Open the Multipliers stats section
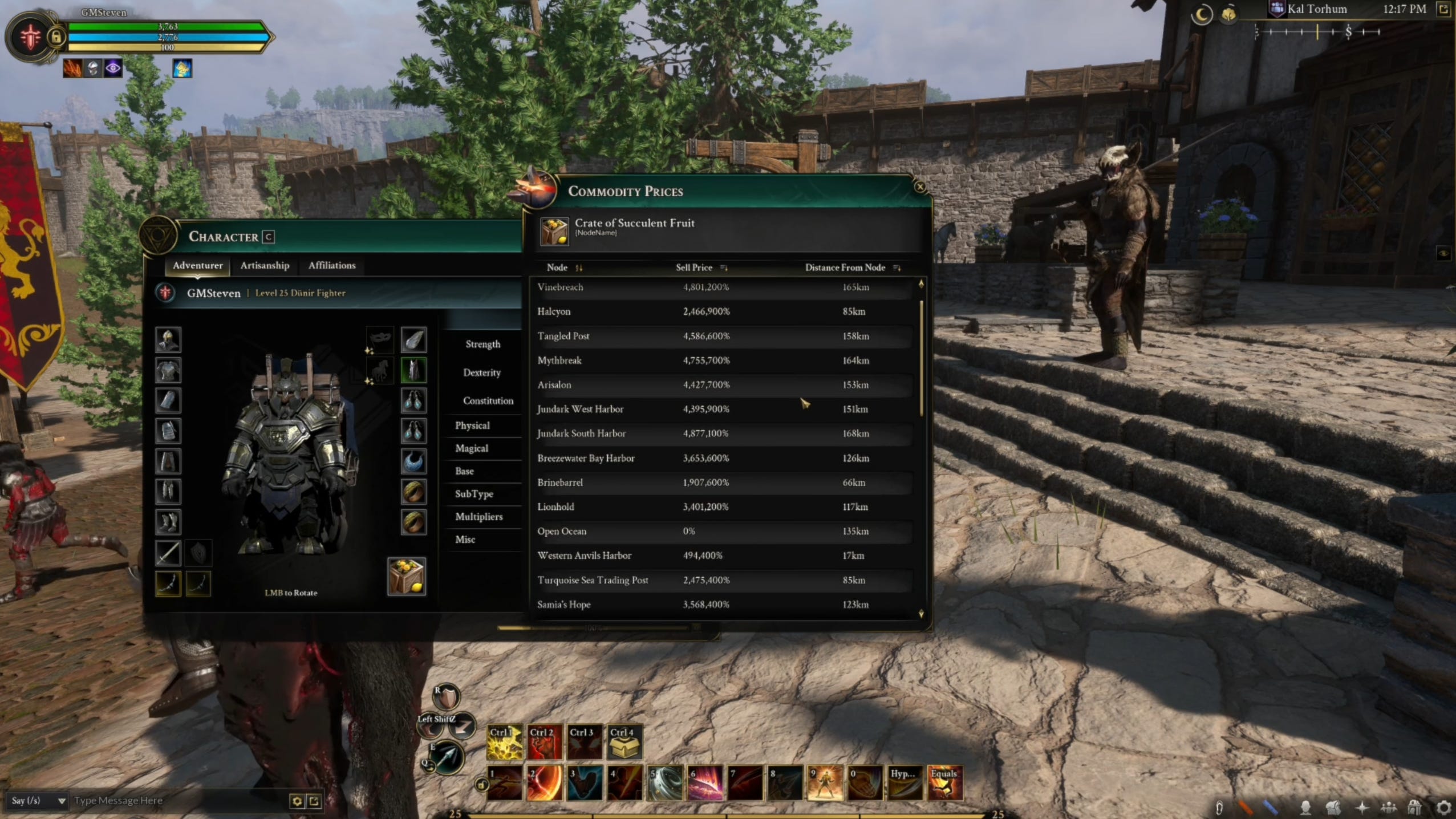Image resolution: width=1456 pixels, height=819 pixels. (x=479, y=517)
